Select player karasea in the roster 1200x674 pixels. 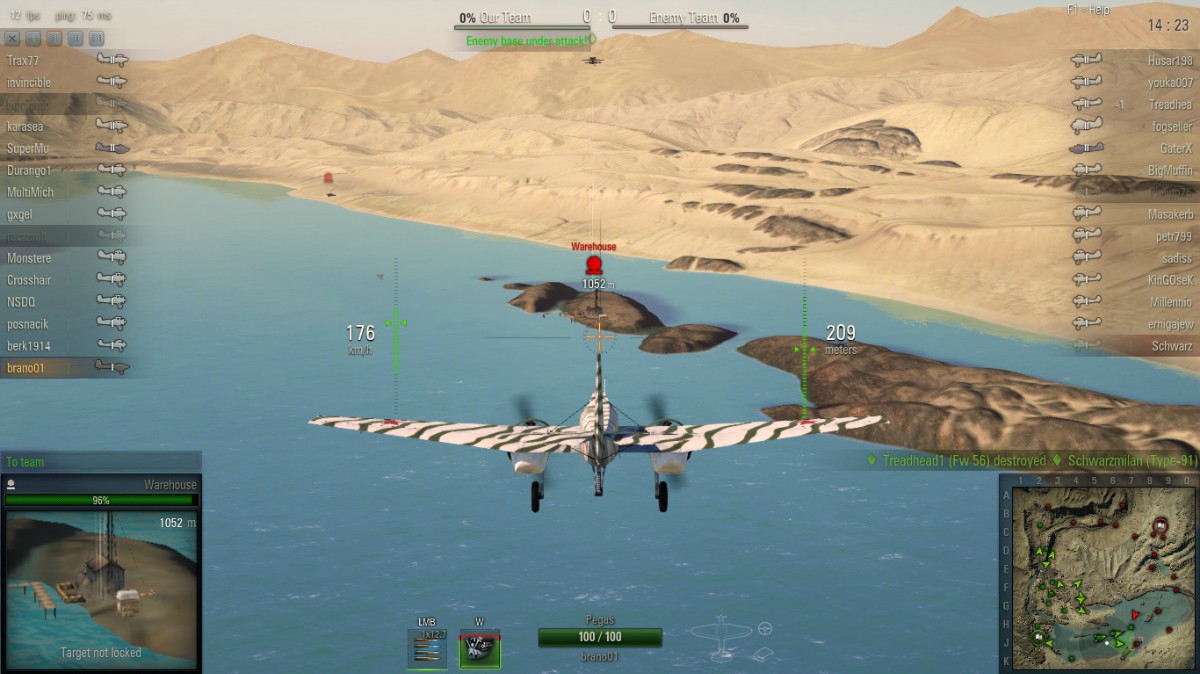pyautogui.click(x=25, y=127)
